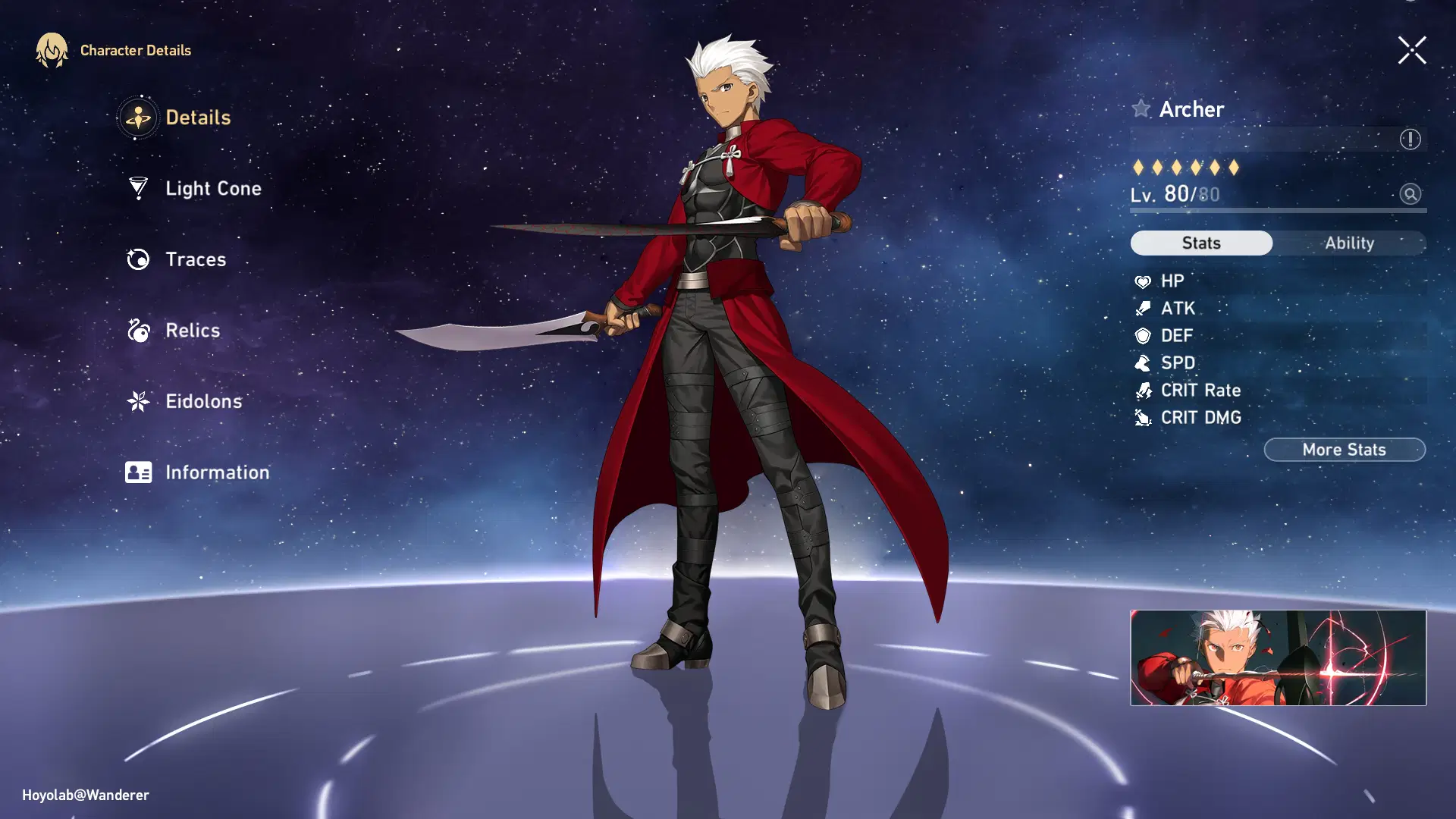Toggle the star favorite next to Archer

1141,108
